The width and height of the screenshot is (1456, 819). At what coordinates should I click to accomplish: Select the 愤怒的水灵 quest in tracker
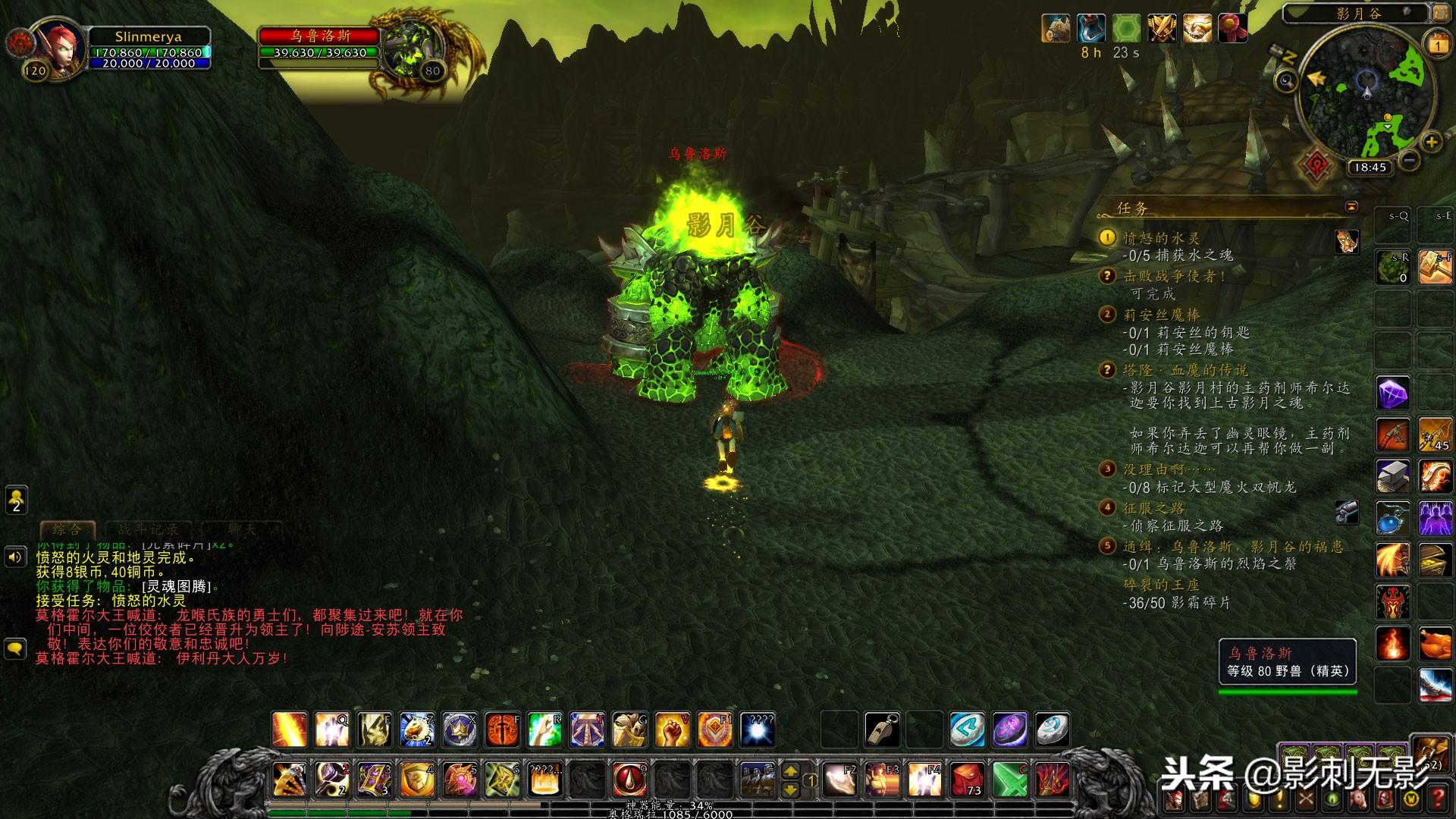1161,238
